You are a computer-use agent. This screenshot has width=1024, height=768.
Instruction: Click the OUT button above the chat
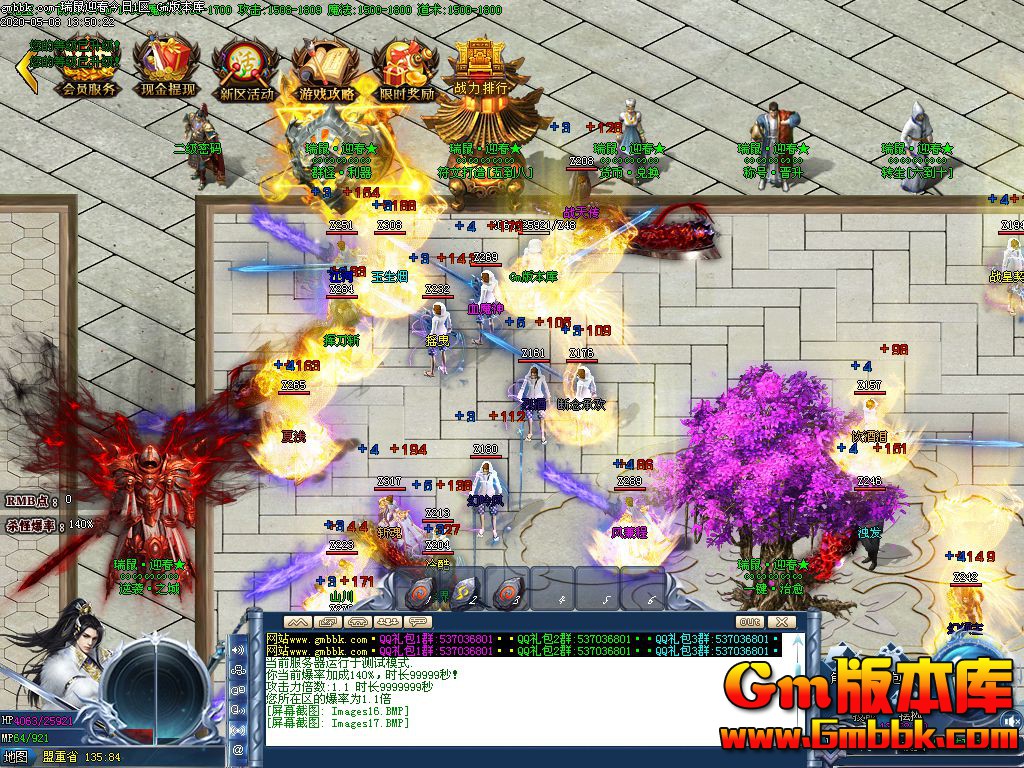point(750,621)
